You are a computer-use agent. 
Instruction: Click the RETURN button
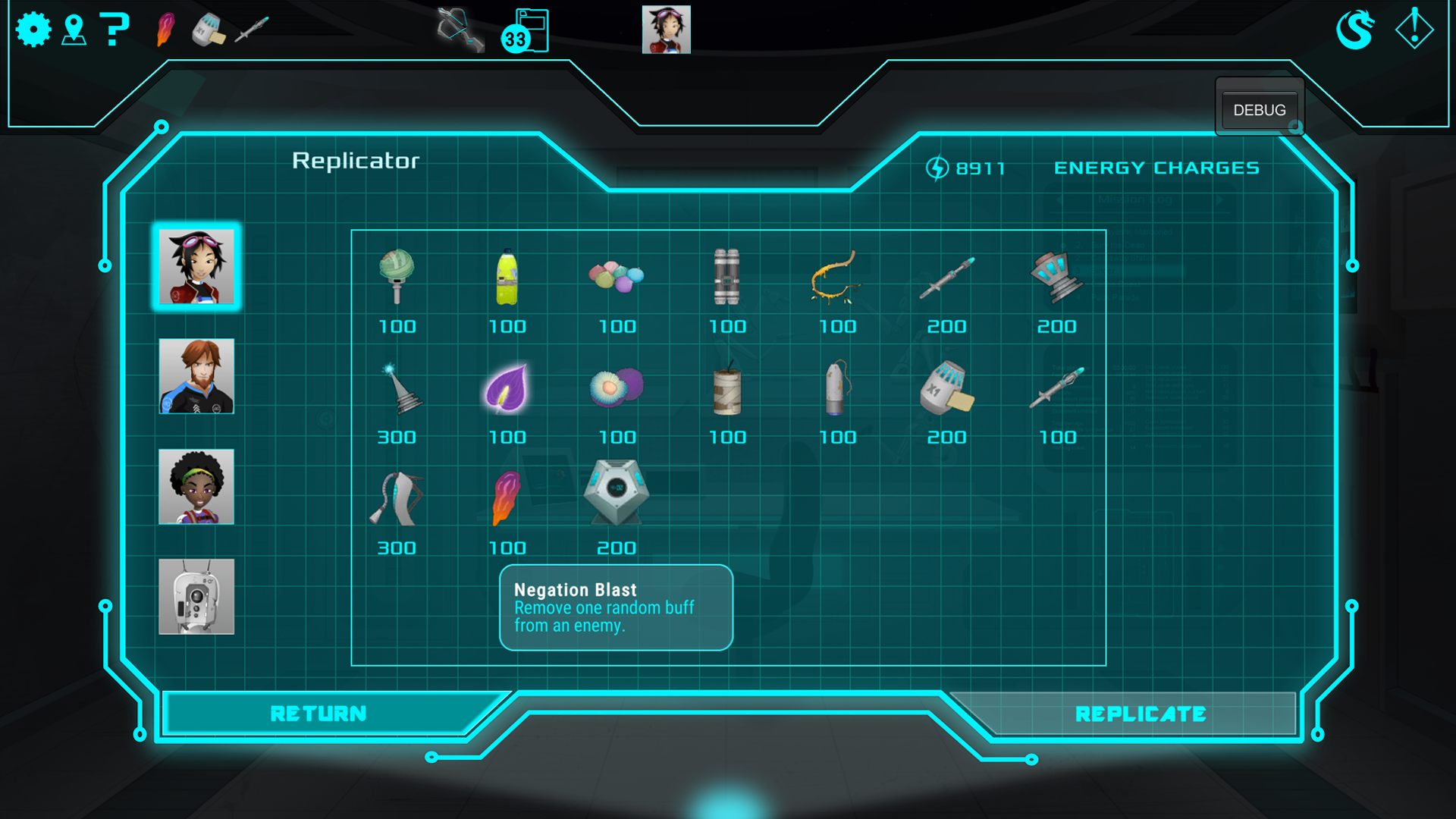click(x=318, y=714)
